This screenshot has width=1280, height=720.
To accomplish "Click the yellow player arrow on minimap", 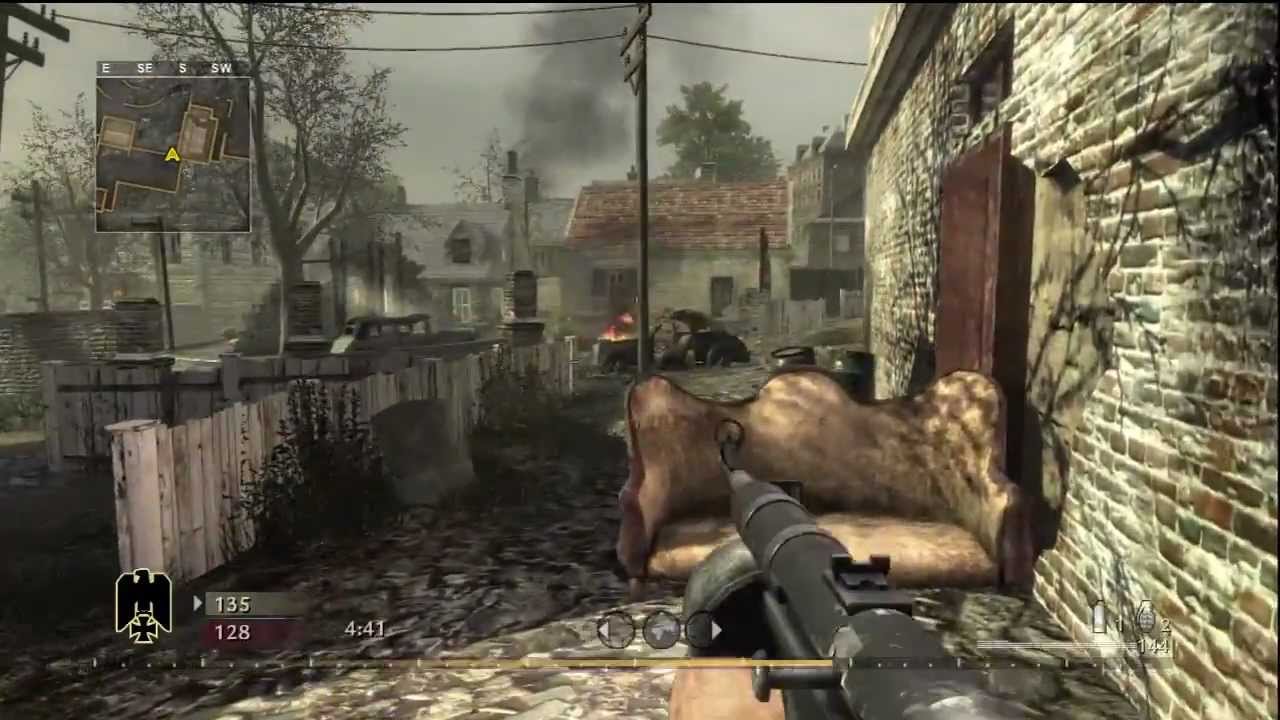I will pos(172,154).
